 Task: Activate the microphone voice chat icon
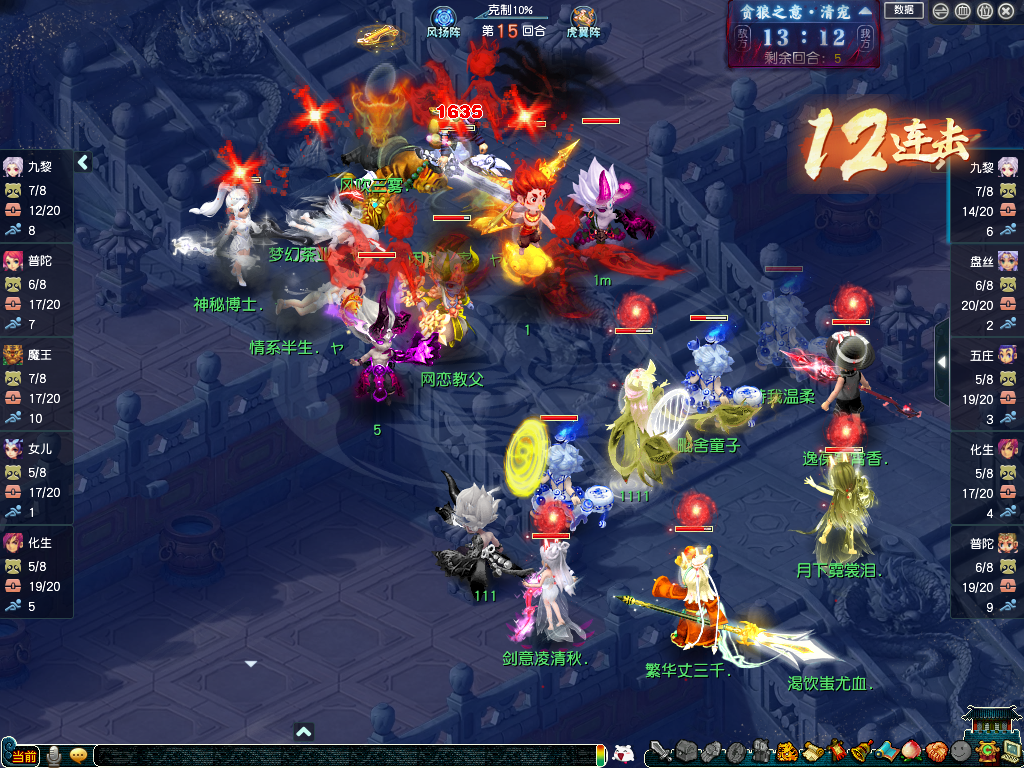click(53, 755)
